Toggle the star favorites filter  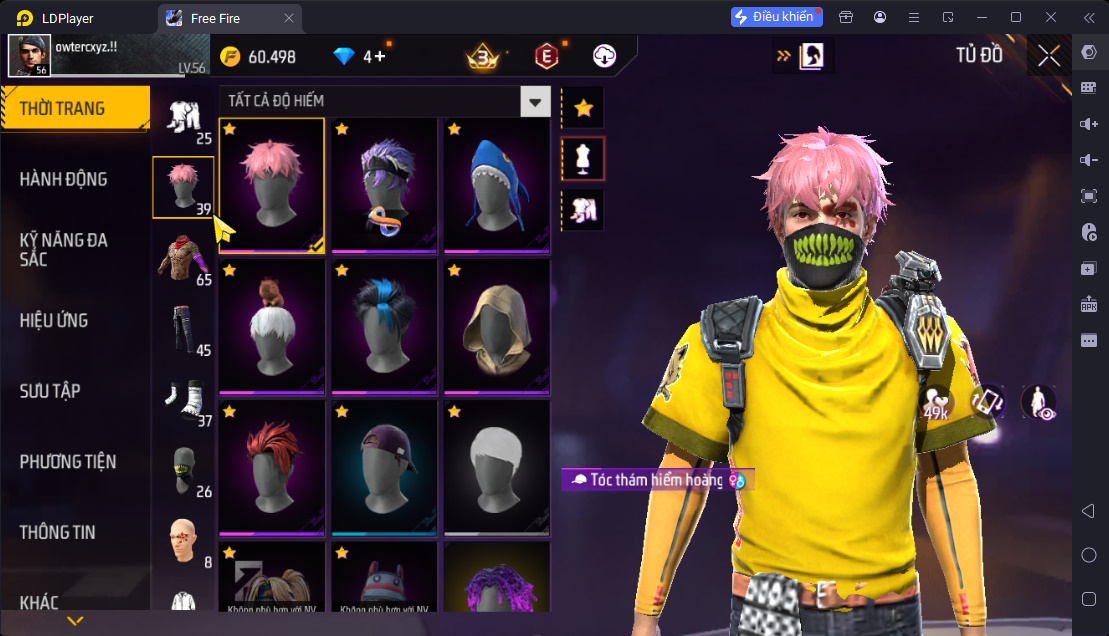(x=583, y=108)
